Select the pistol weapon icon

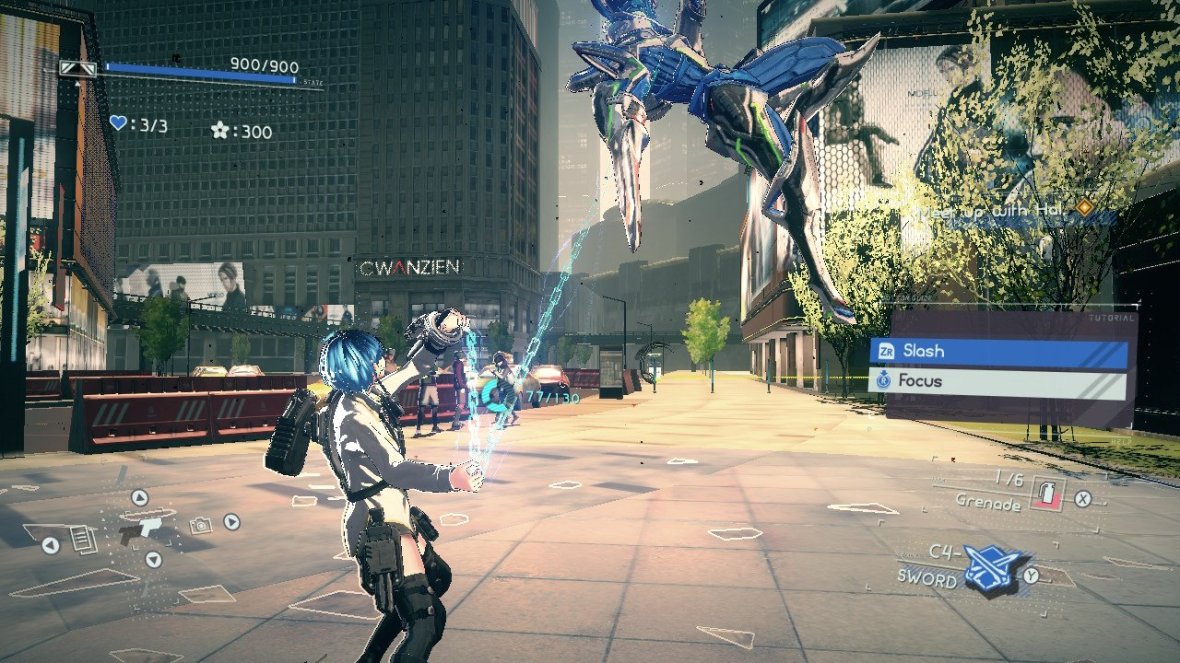coord(137,531)
